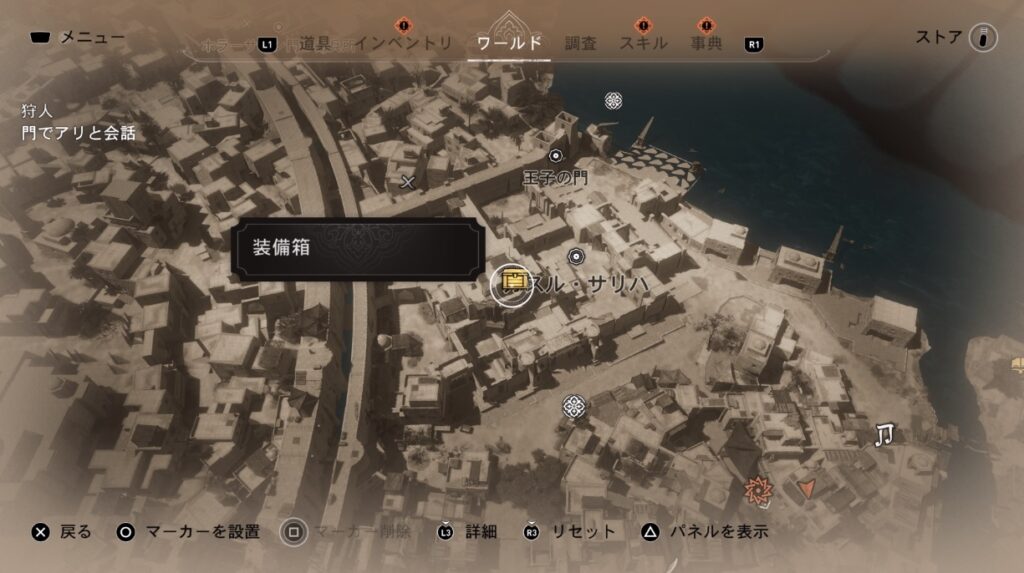Image resolution: width=1024 pixels, height=573 pixels.
Task: Open the スキル tab
Action: point(644,43)
